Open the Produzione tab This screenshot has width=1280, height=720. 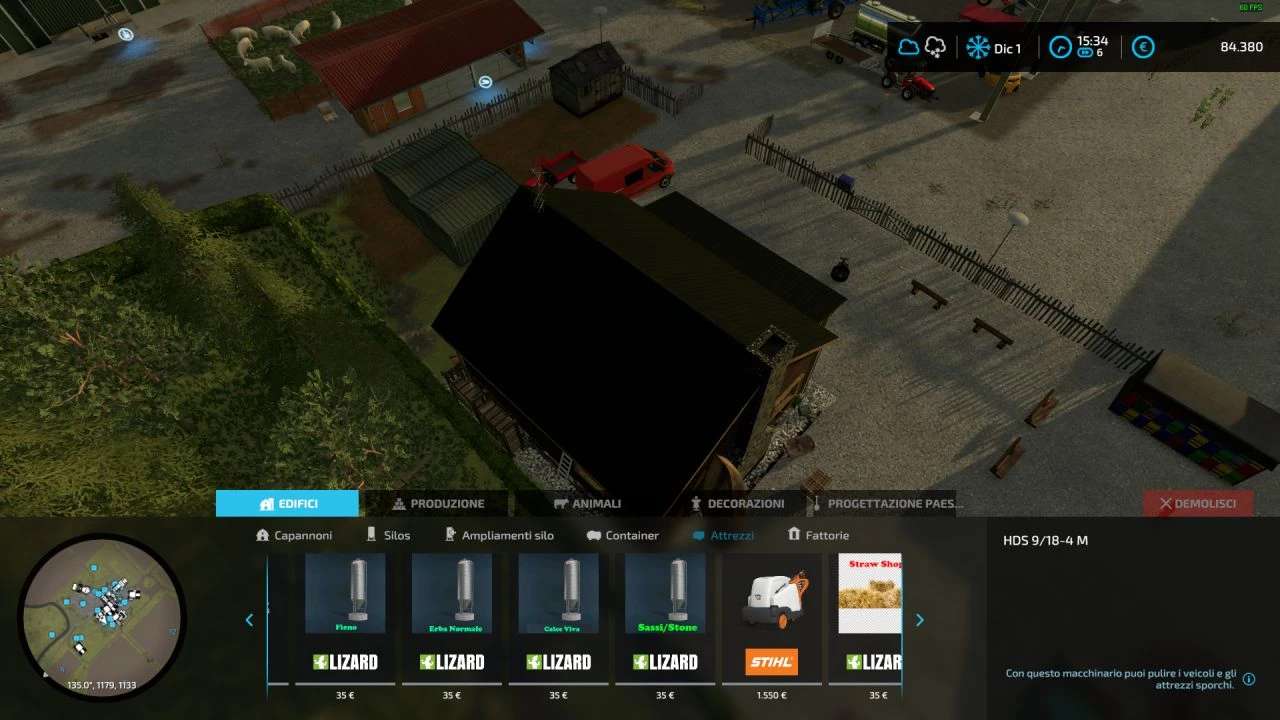click(x=438, y=503)
